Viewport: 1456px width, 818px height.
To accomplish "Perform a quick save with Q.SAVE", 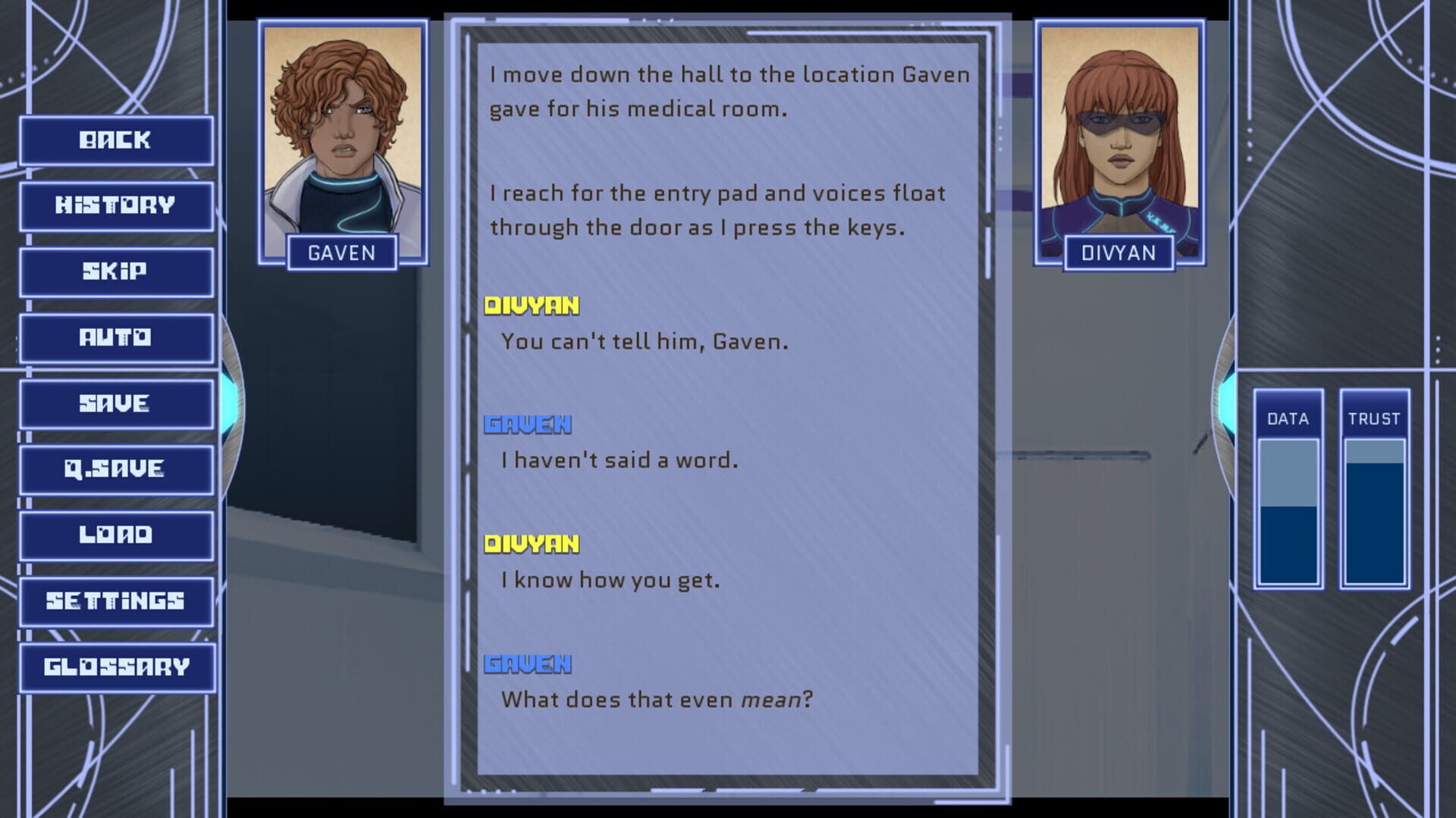I will pyautogui.click(x=116, y=469).
